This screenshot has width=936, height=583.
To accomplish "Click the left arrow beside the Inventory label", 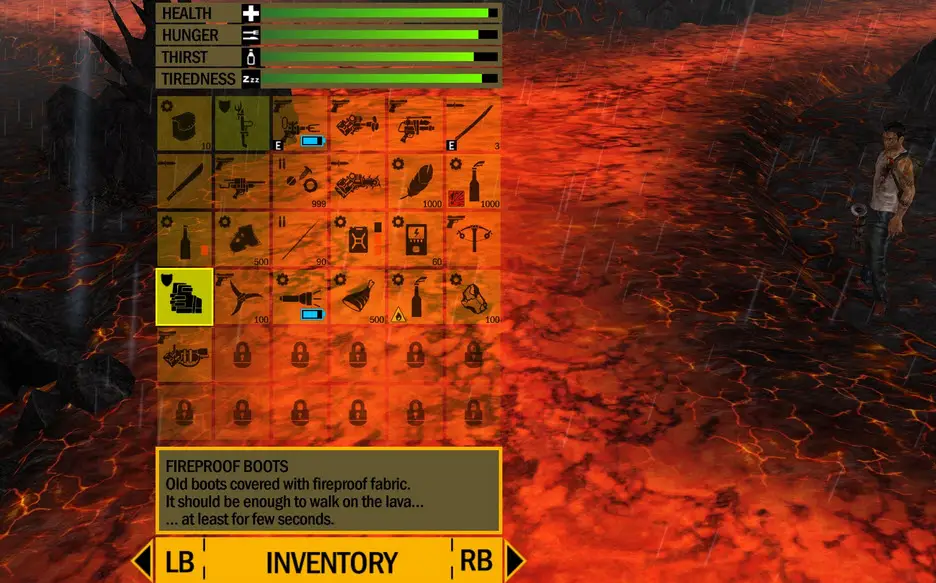I will [143, 561].
